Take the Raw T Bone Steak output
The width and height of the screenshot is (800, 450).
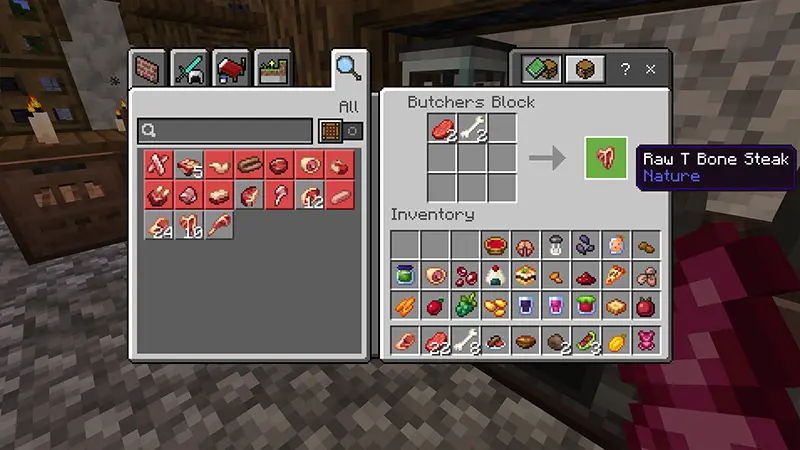[x=606, y=158]
